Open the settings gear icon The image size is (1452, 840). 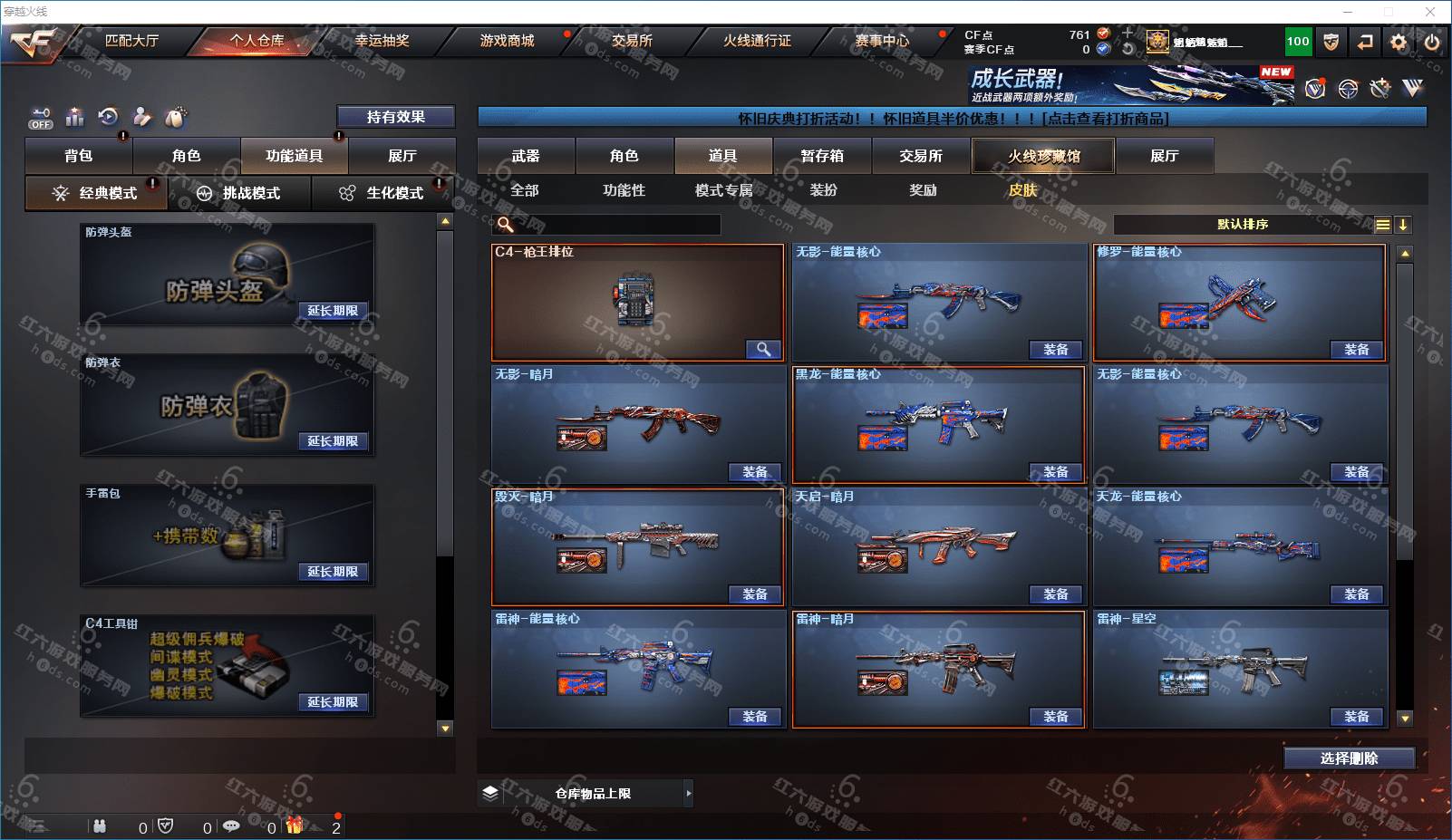pyautogui.click(x=1399, y=42)
